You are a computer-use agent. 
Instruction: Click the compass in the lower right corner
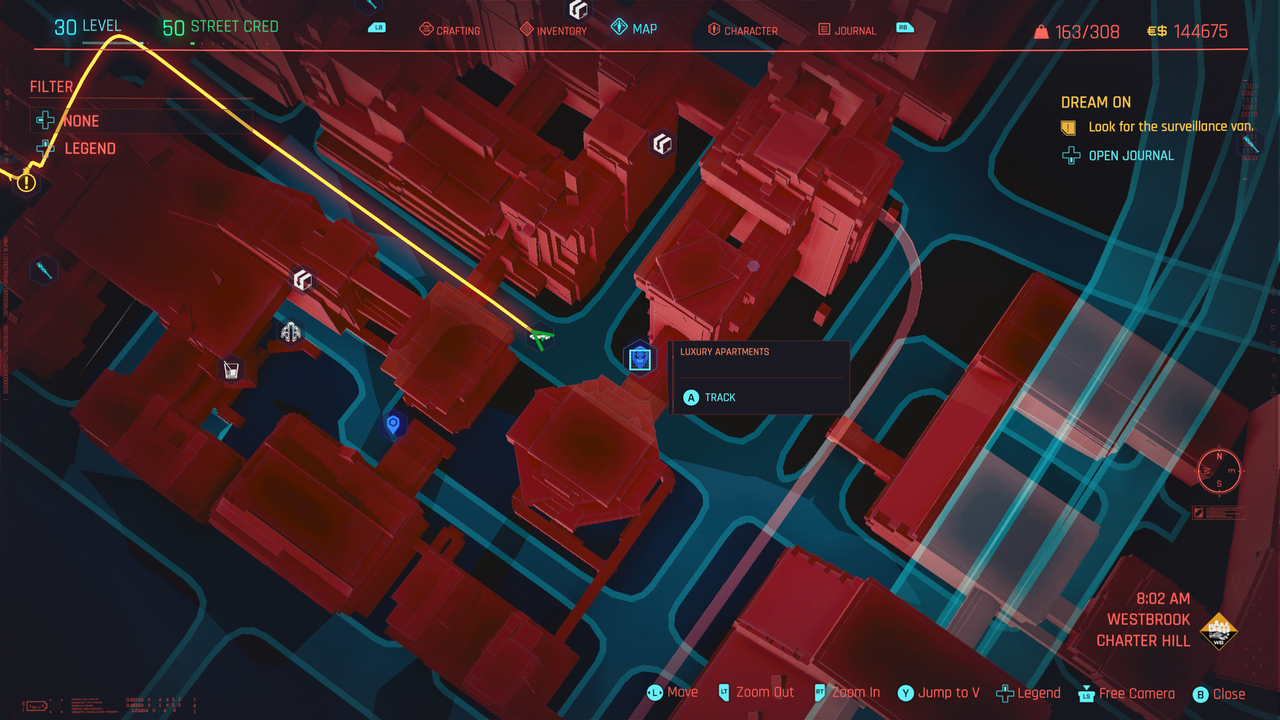click(1217, 470)
